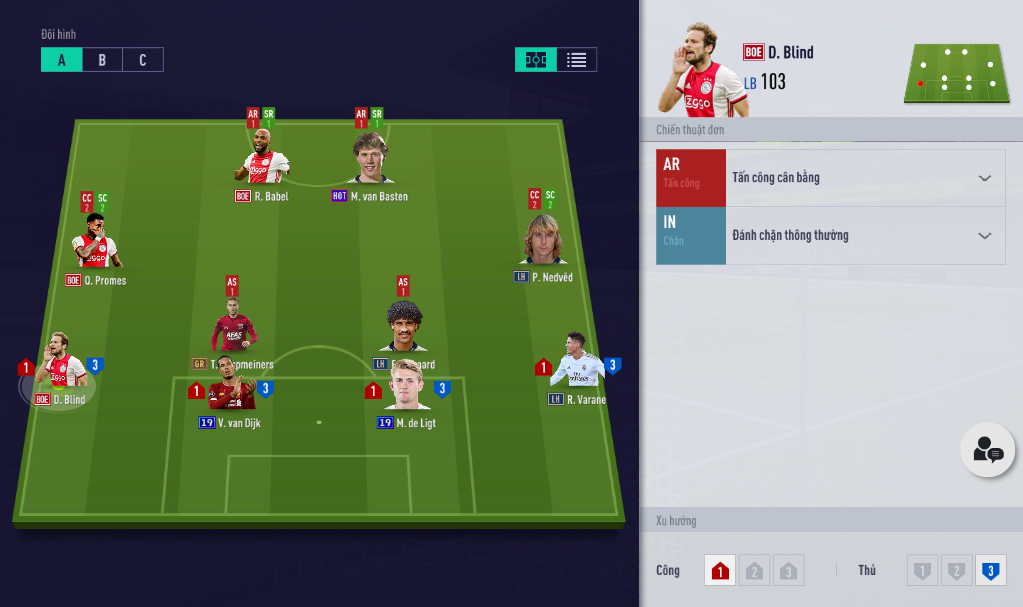The image size is (1023, 607).
Task: Switch to the list view
Action: click(x=576, y=60)
